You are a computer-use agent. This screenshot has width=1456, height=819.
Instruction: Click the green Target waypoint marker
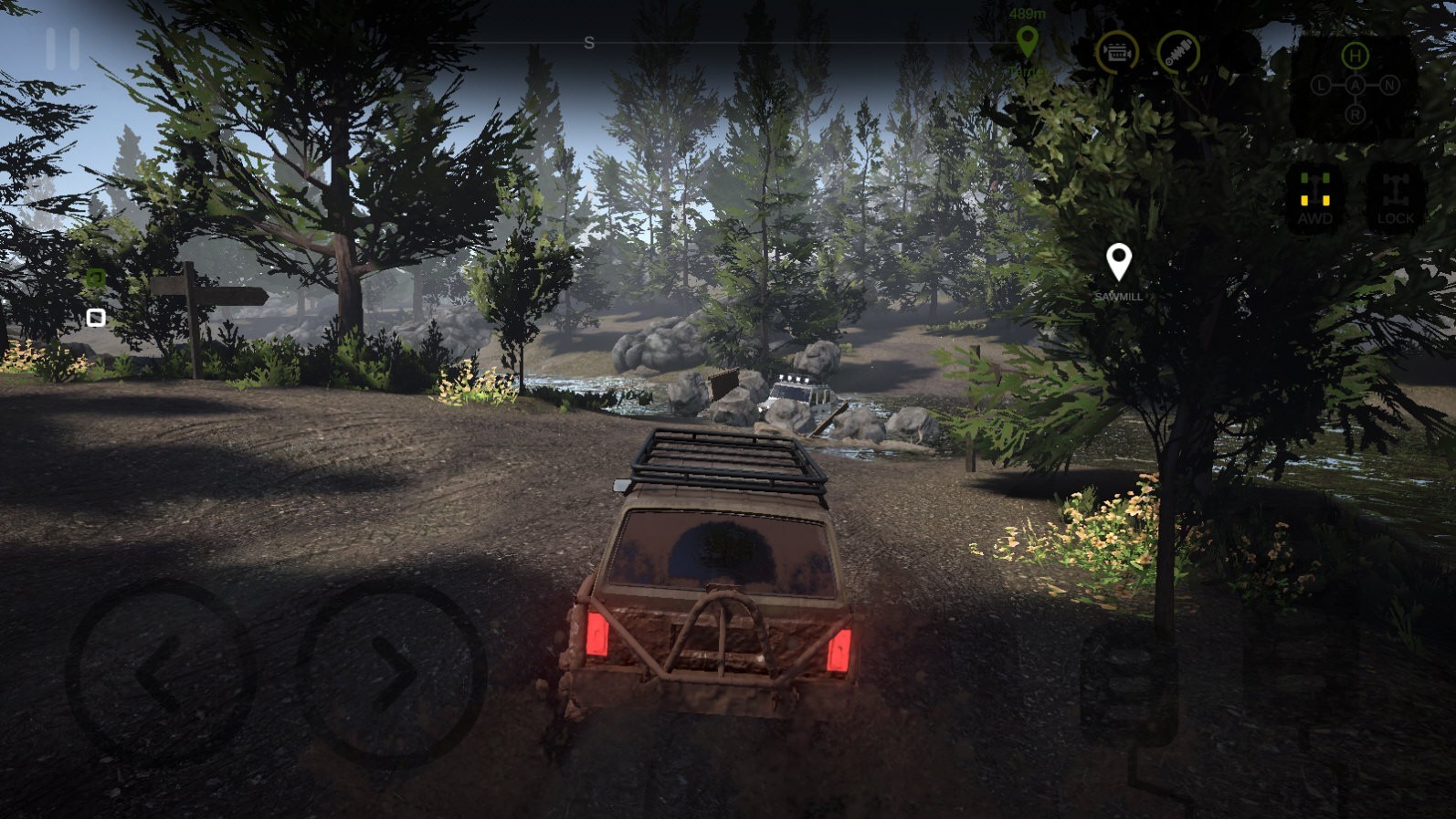pyautogui.click(x=1028, y=42)
